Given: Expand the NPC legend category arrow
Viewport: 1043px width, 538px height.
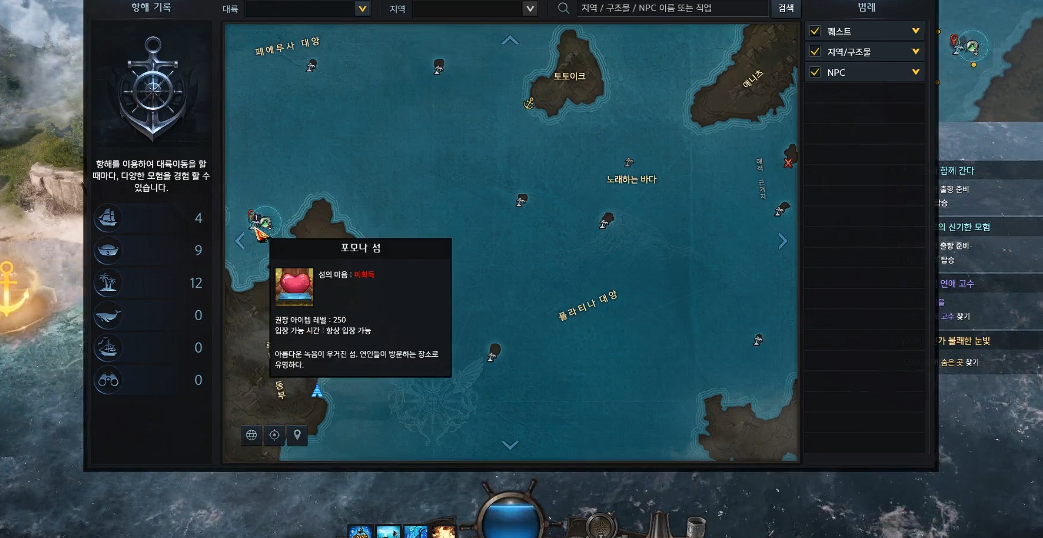Looking at the screenshot, I should [915, 73].
